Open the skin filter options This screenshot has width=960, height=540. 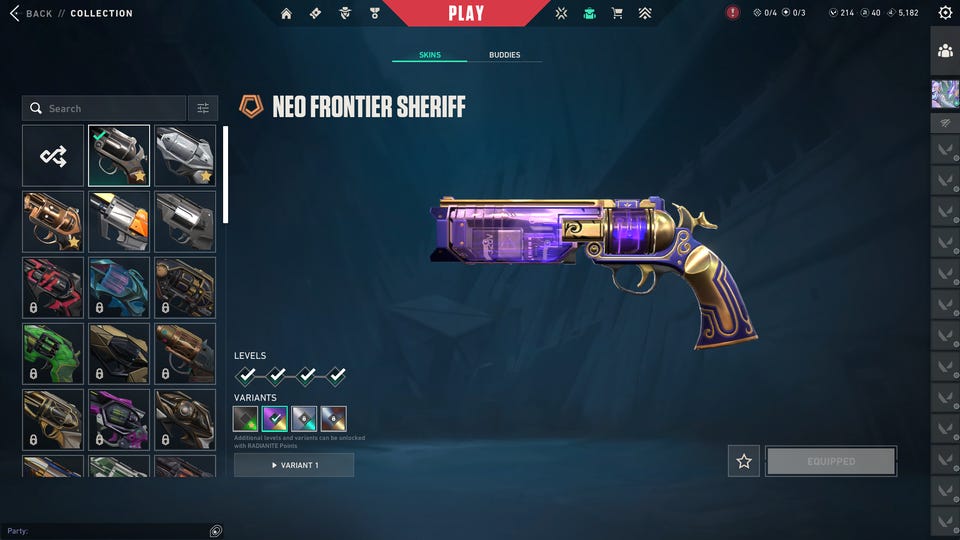pos(202,108)
